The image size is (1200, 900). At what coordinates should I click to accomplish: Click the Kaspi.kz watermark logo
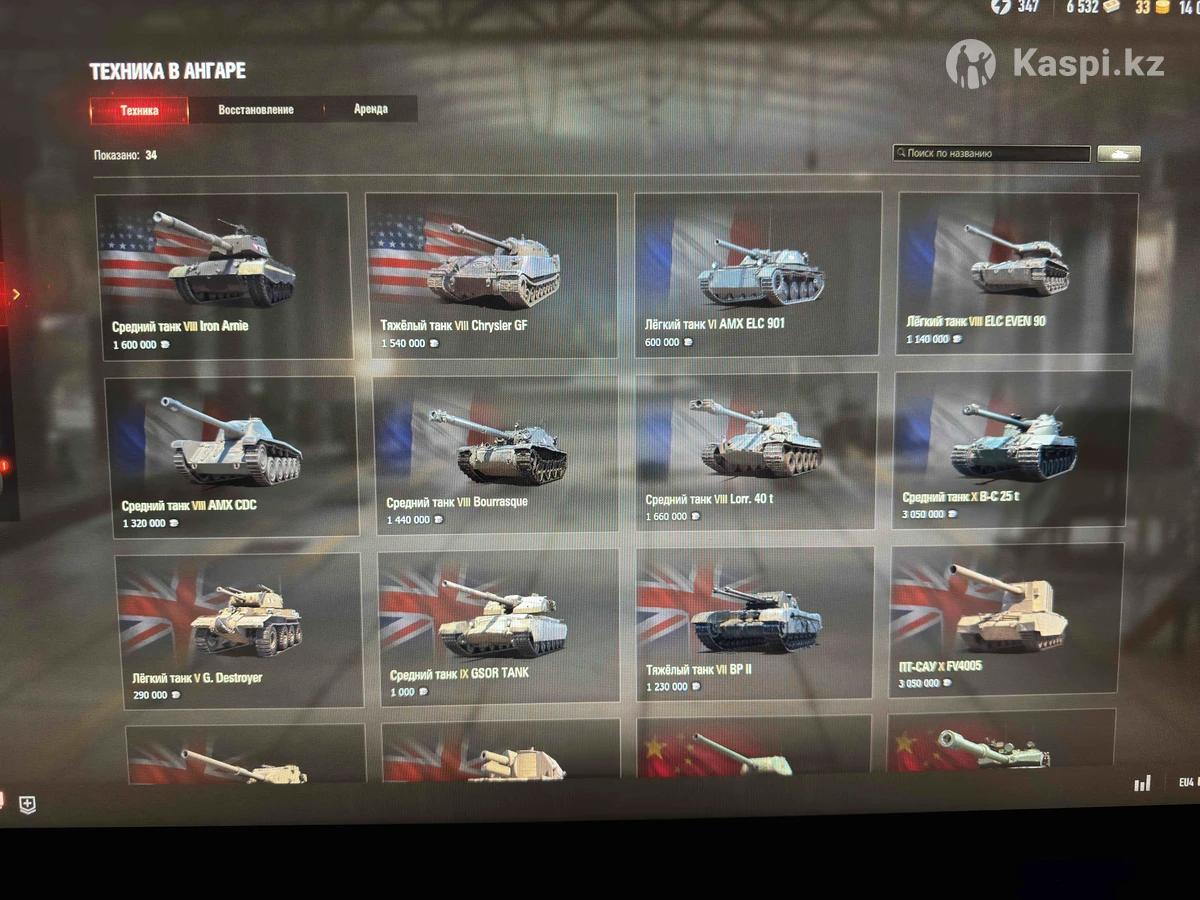coord(1054,64)
